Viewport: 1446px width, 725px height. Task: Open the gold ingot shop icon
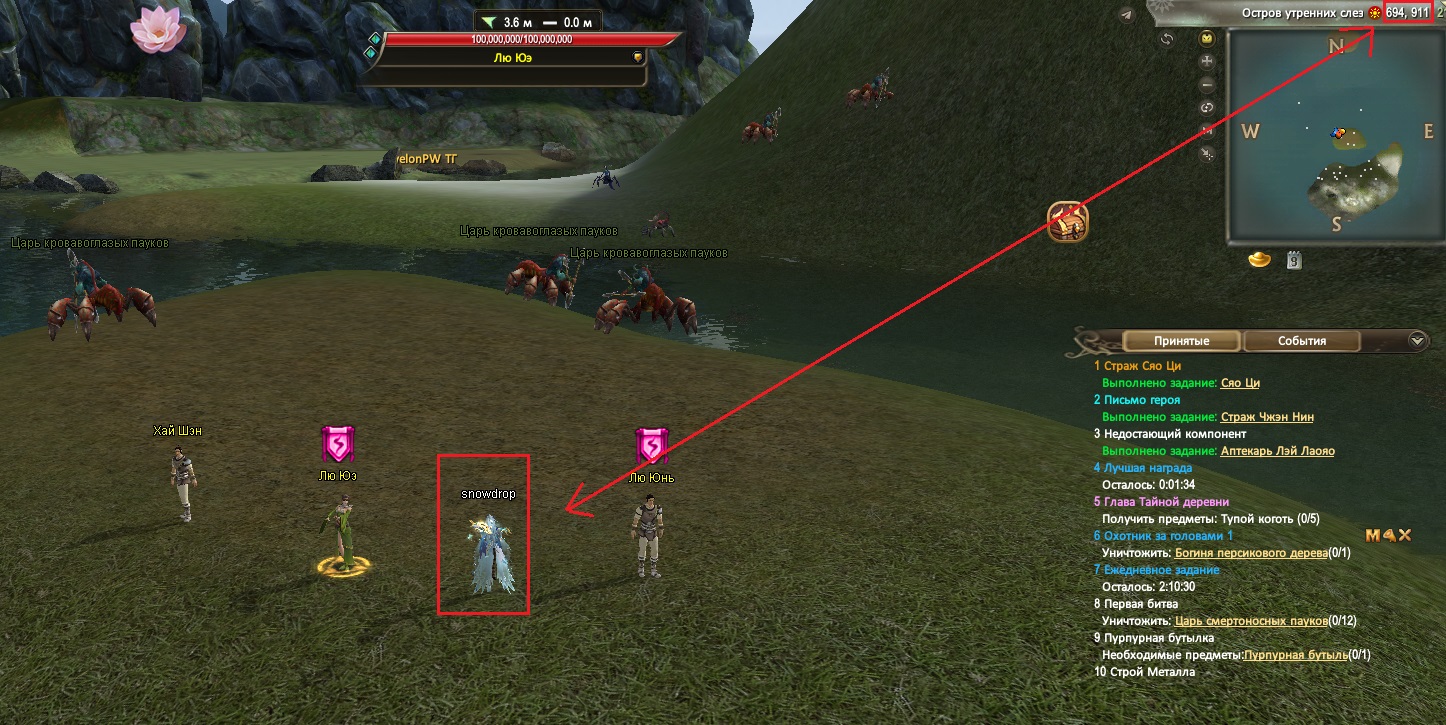pyautogui.click(x=1260, y=260)
